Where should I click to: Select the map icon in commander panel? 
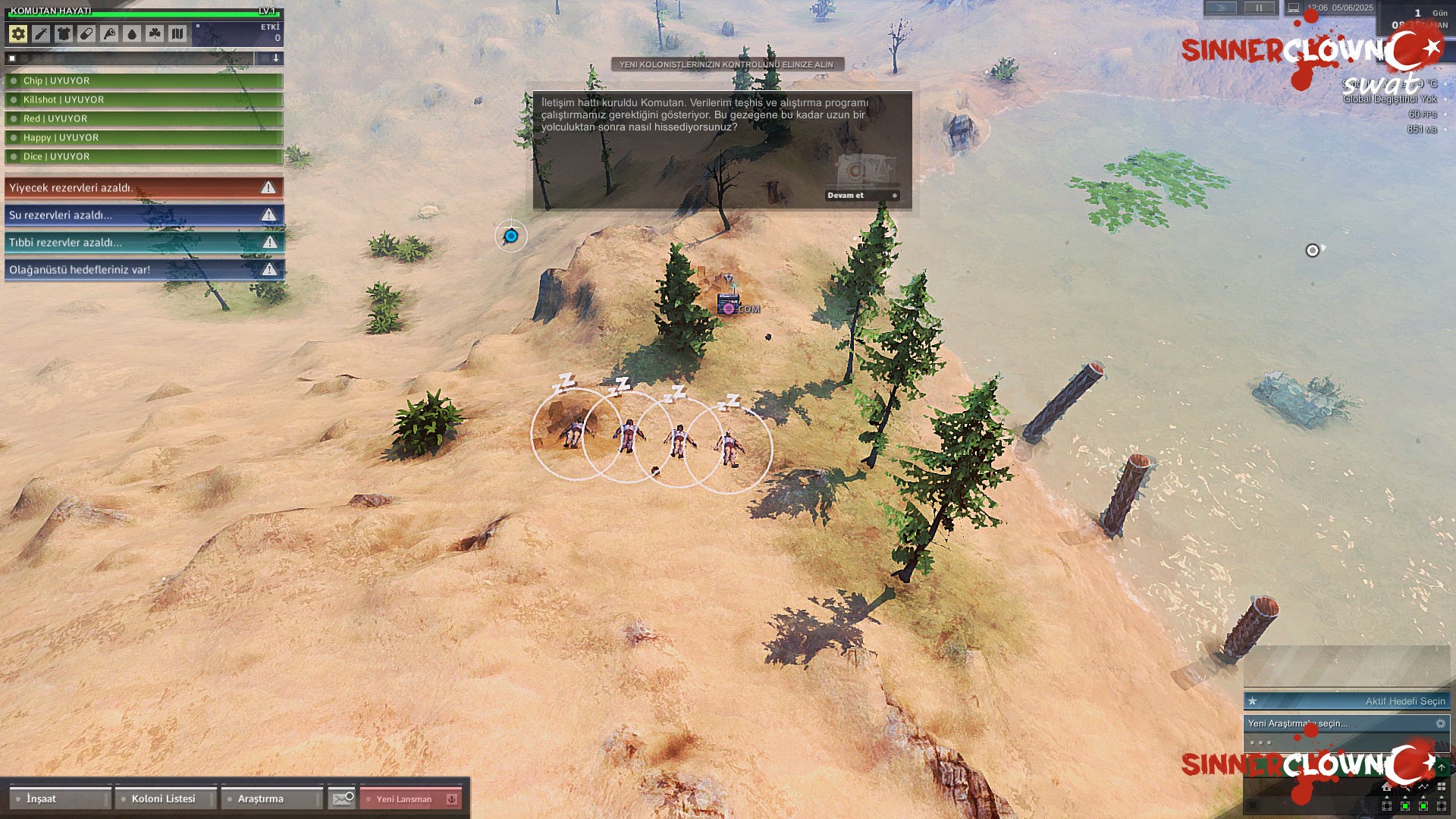coord(177,33)
